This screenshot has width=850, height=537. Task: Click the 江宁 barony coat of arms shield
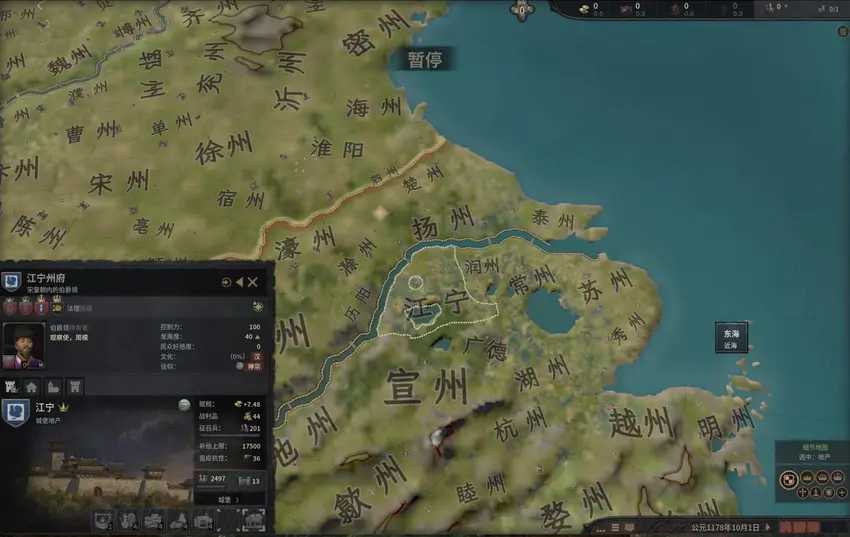pyautogui.click(x=15, y=412)
